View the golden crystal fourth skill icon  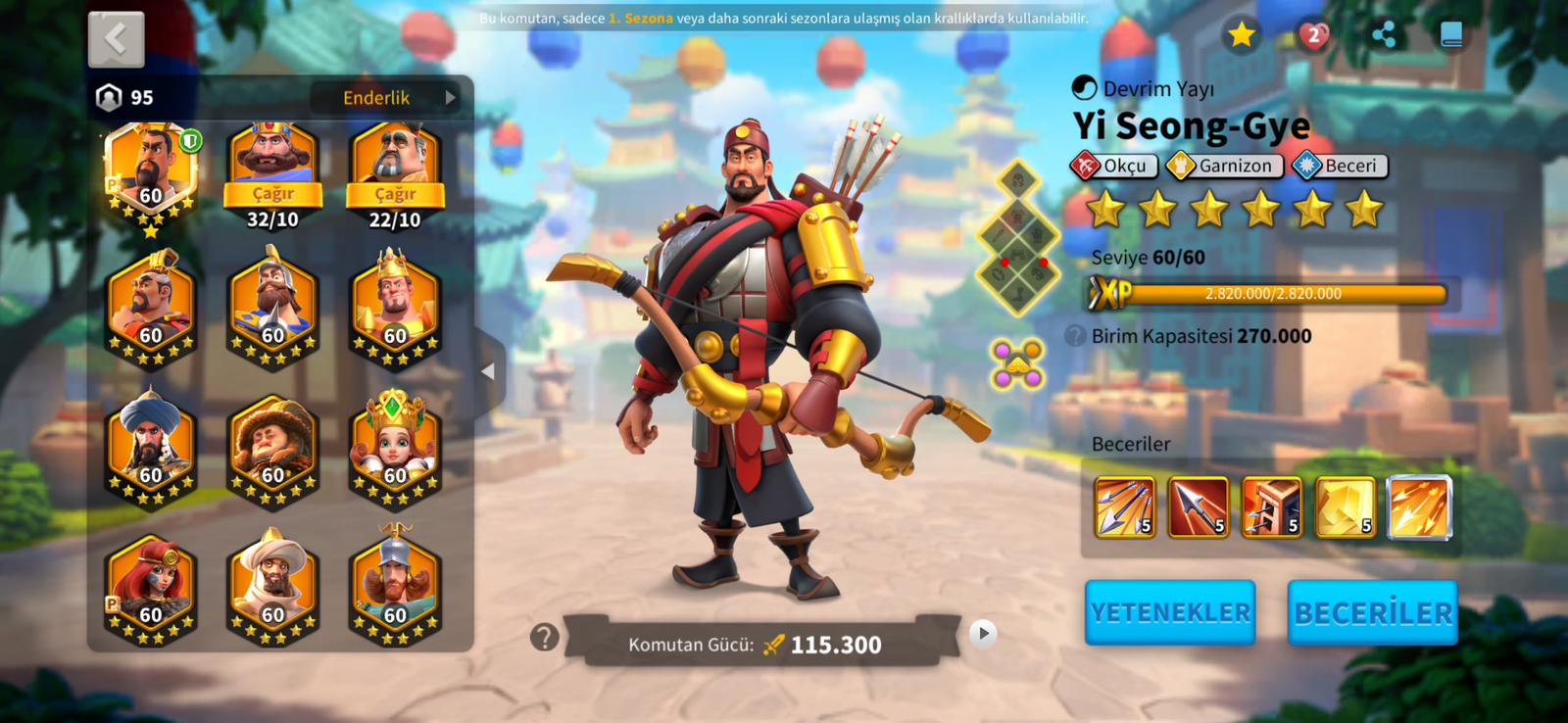click(x=1345, y=507)
